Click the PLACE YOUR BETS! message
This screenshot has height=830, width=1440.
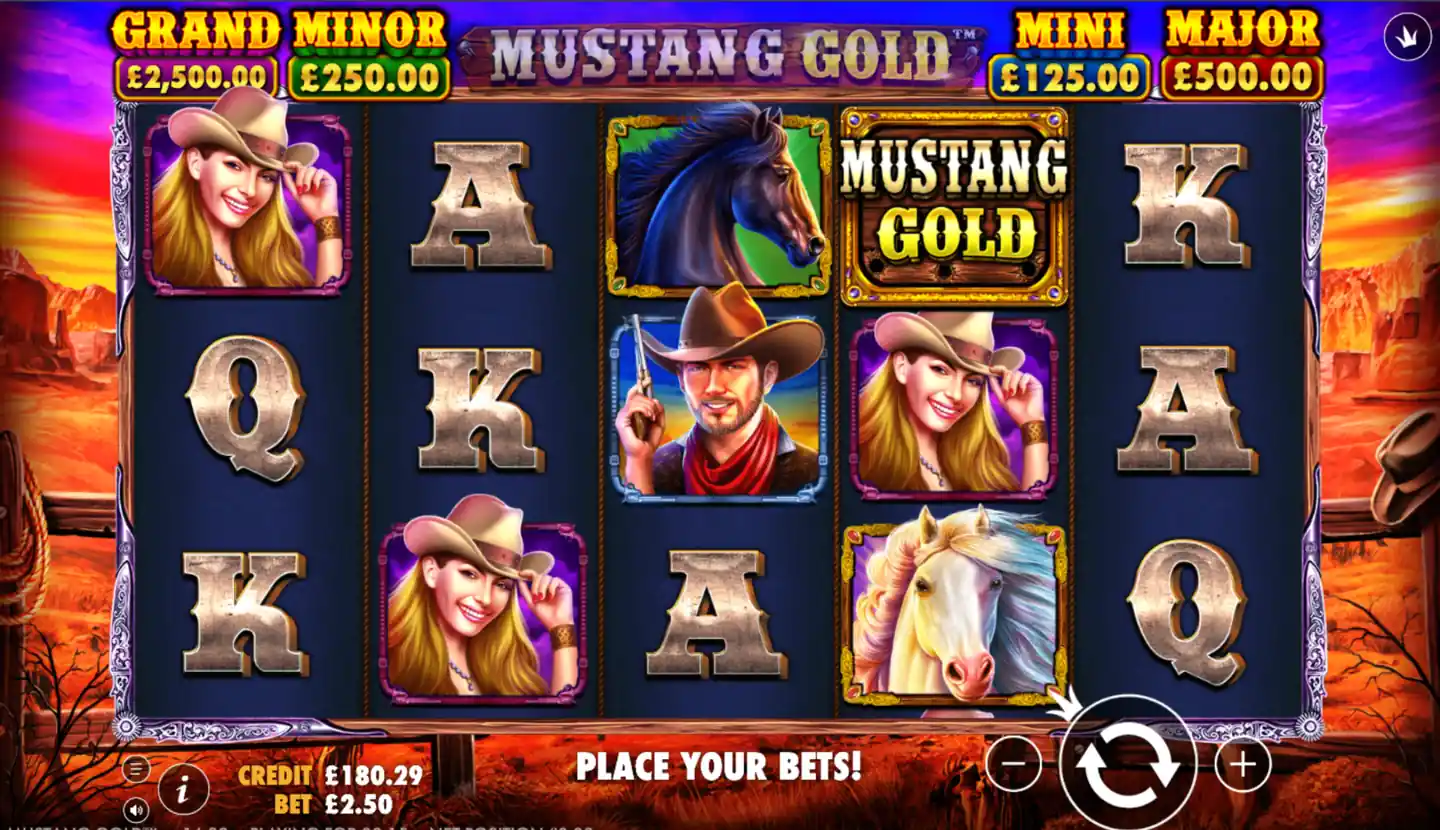coord(719,769)
